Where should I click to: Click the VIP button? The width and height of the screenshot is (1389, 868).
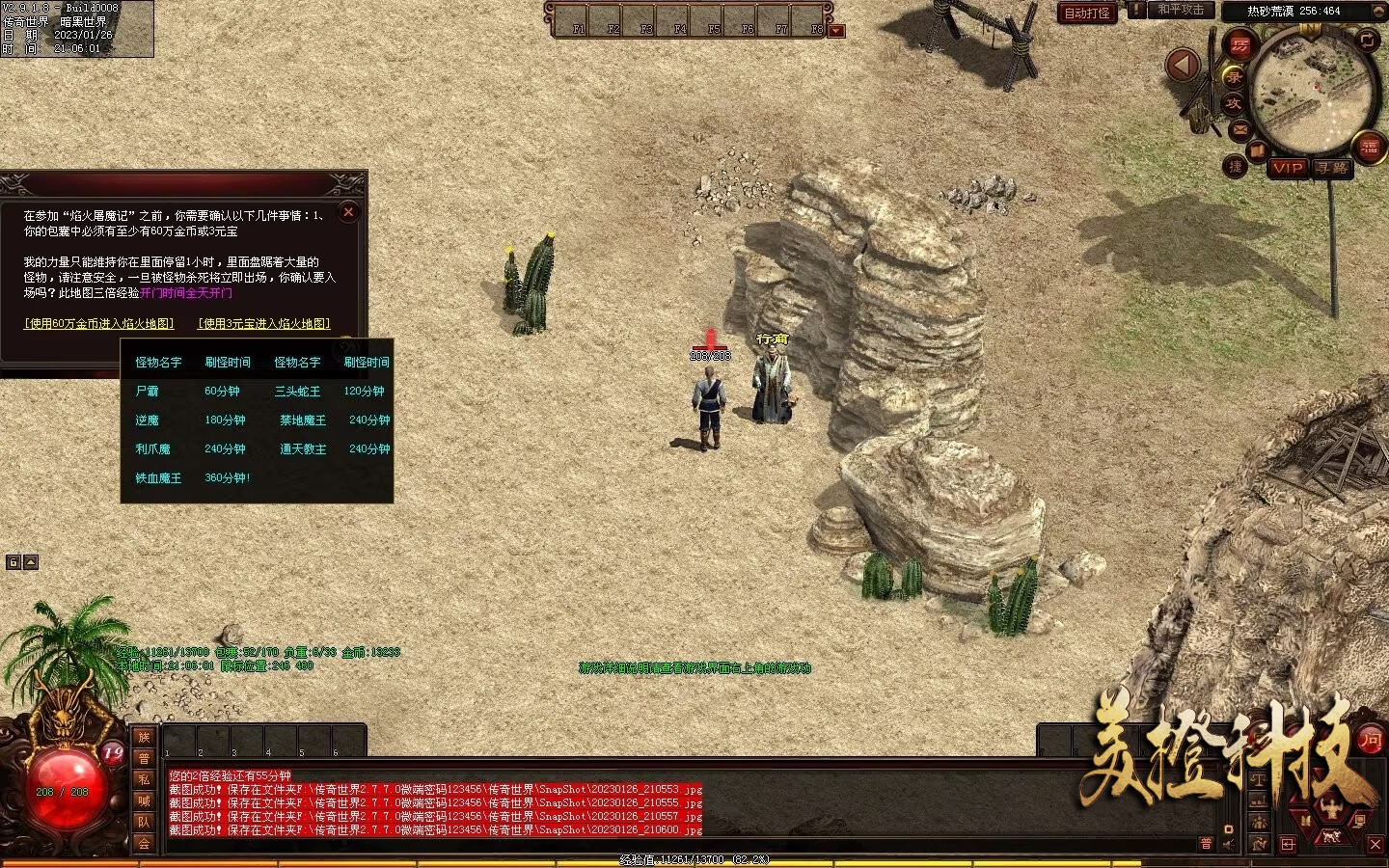1288,168
